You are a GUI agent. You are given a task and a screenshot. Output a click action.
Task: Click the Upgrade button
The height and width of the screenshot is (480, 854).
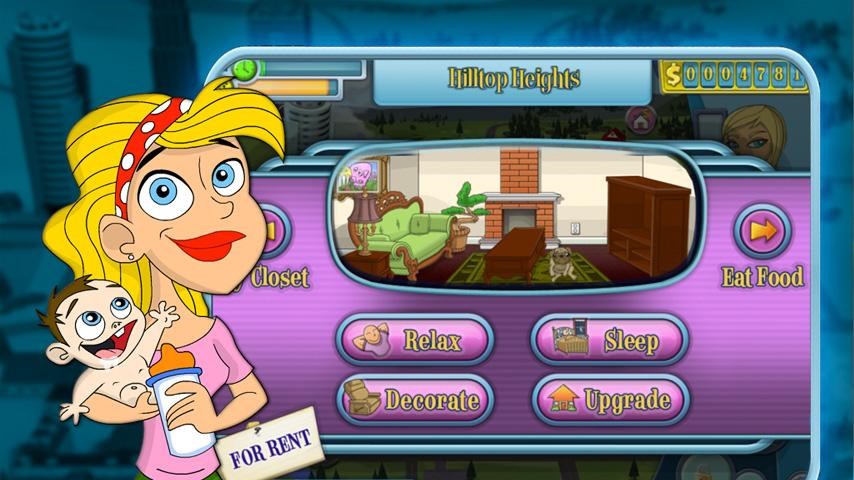[609, 401]
